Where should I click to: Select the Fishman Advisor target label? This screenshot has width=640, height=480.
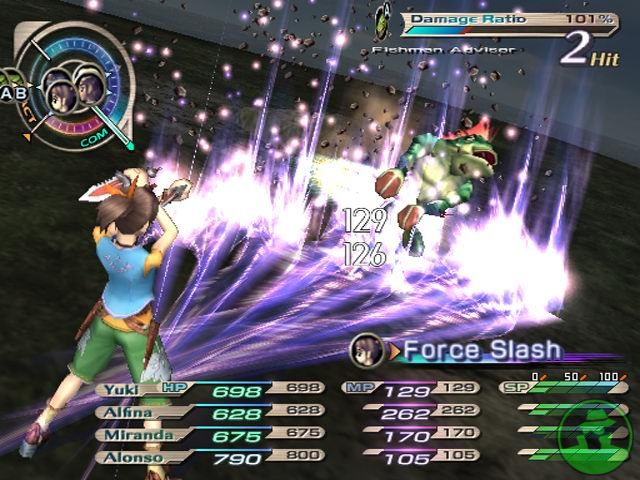(442, 49)
